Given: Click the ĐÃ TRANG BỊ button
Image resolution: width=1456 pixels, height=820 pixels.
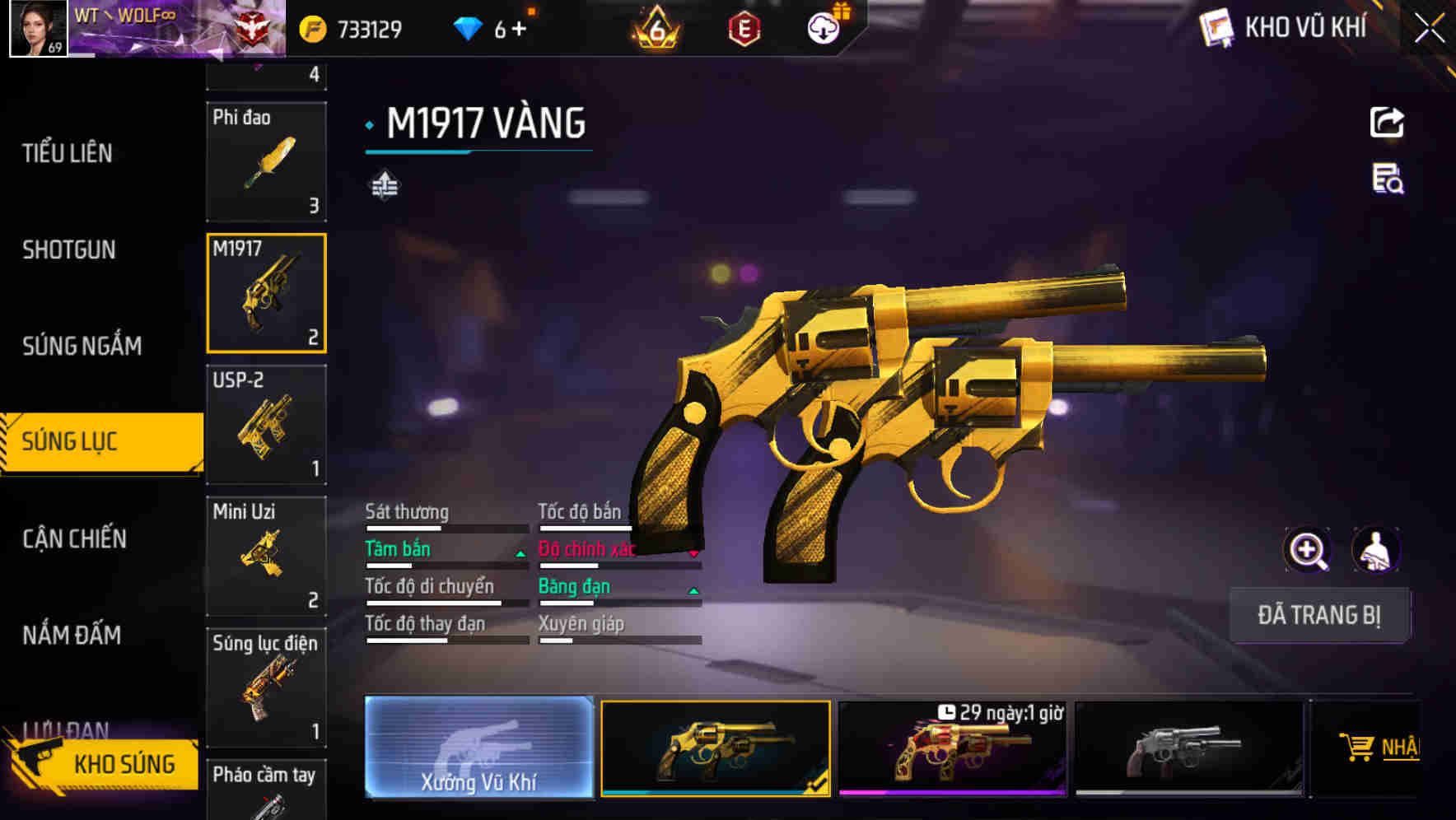Looking at the screenshot, I should [1318, 615].
